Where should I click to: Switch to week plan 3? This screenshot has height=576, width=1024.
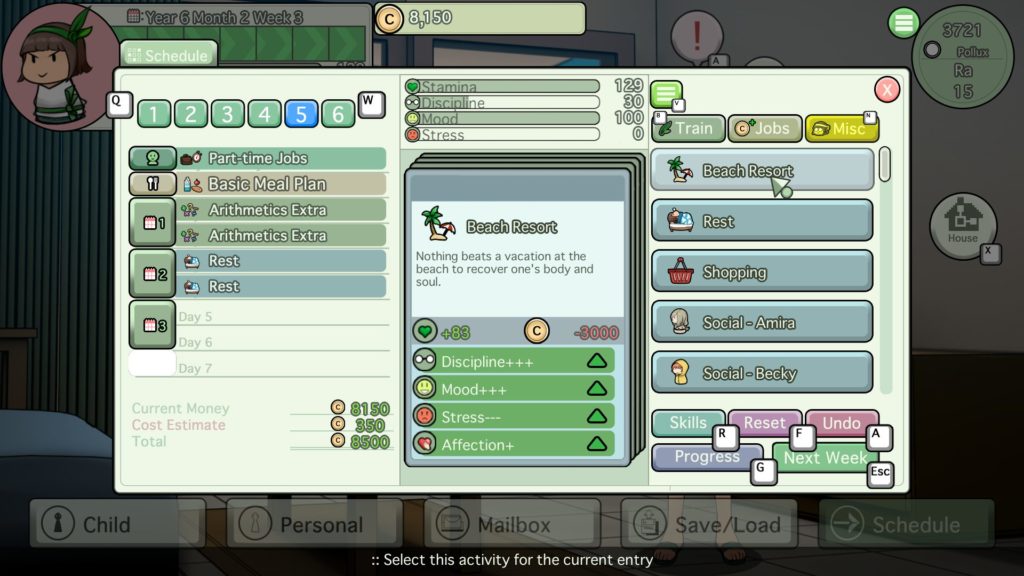(x=227, y=114)
